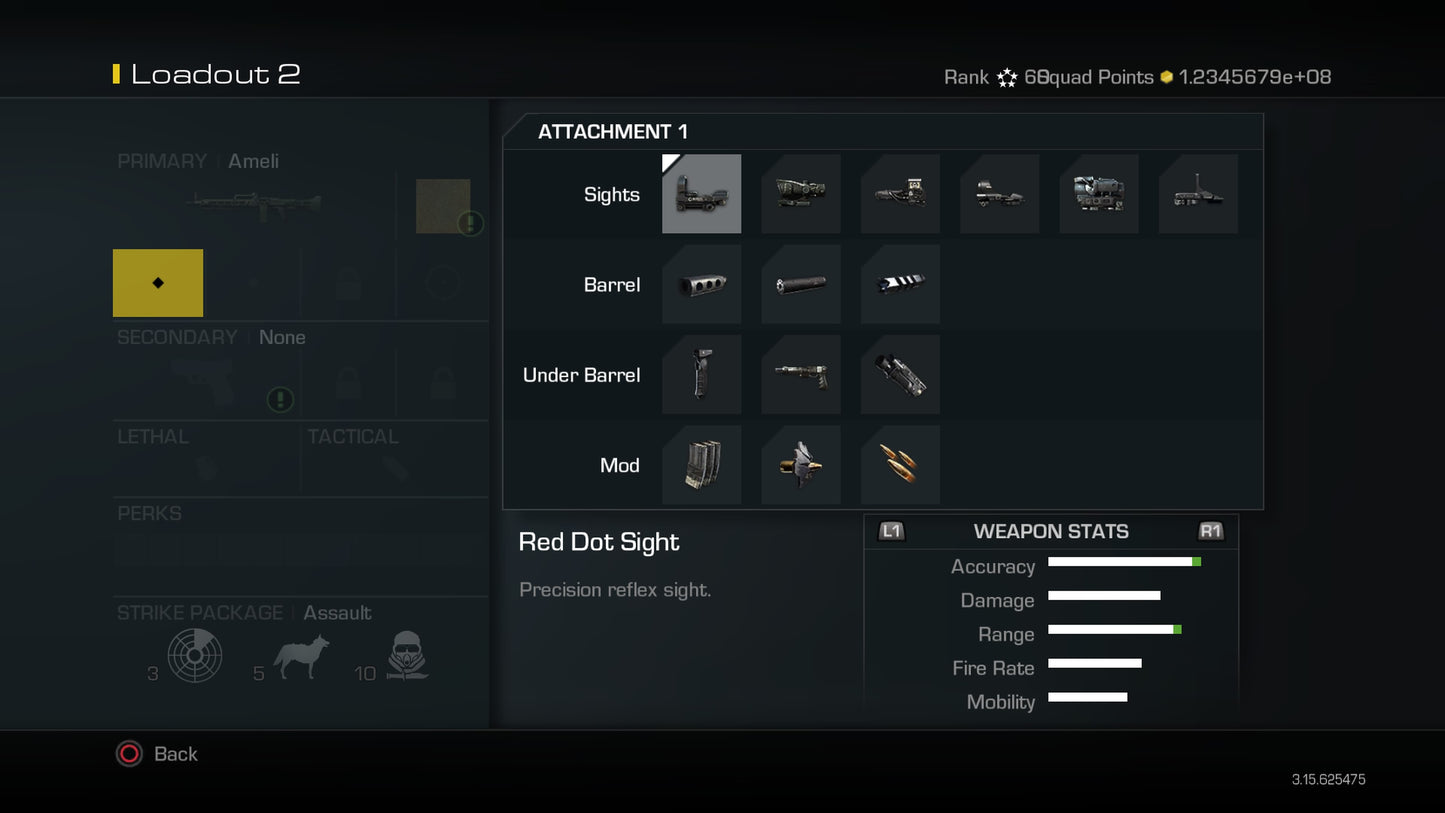This screenshot has width=1445, height=813.
Task: Toggle the Armor-Piercing rounds mod
Action: coord(899,464)
